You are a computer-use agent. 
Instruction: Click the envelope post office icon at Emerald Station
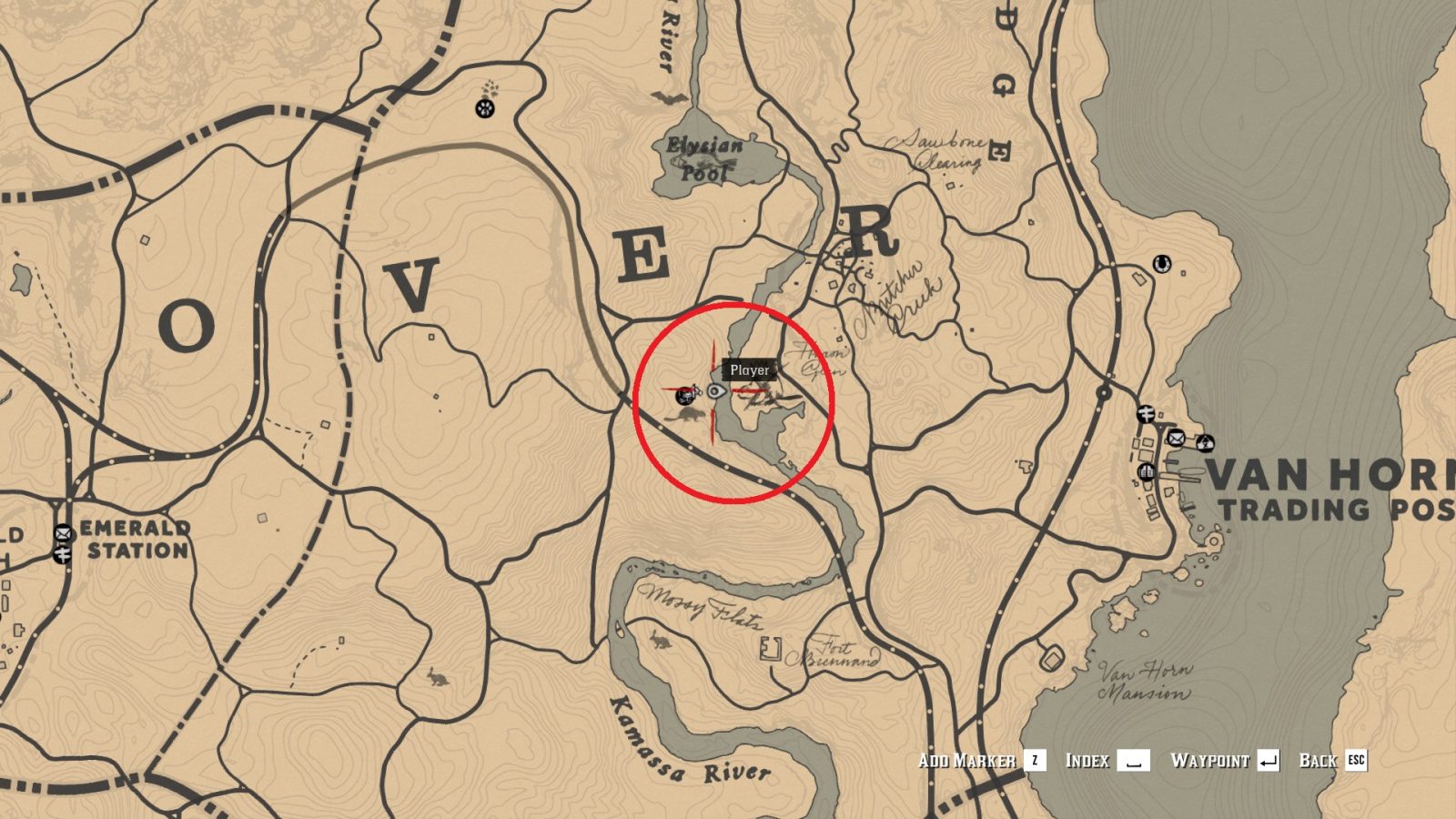(x=62, y=531)
